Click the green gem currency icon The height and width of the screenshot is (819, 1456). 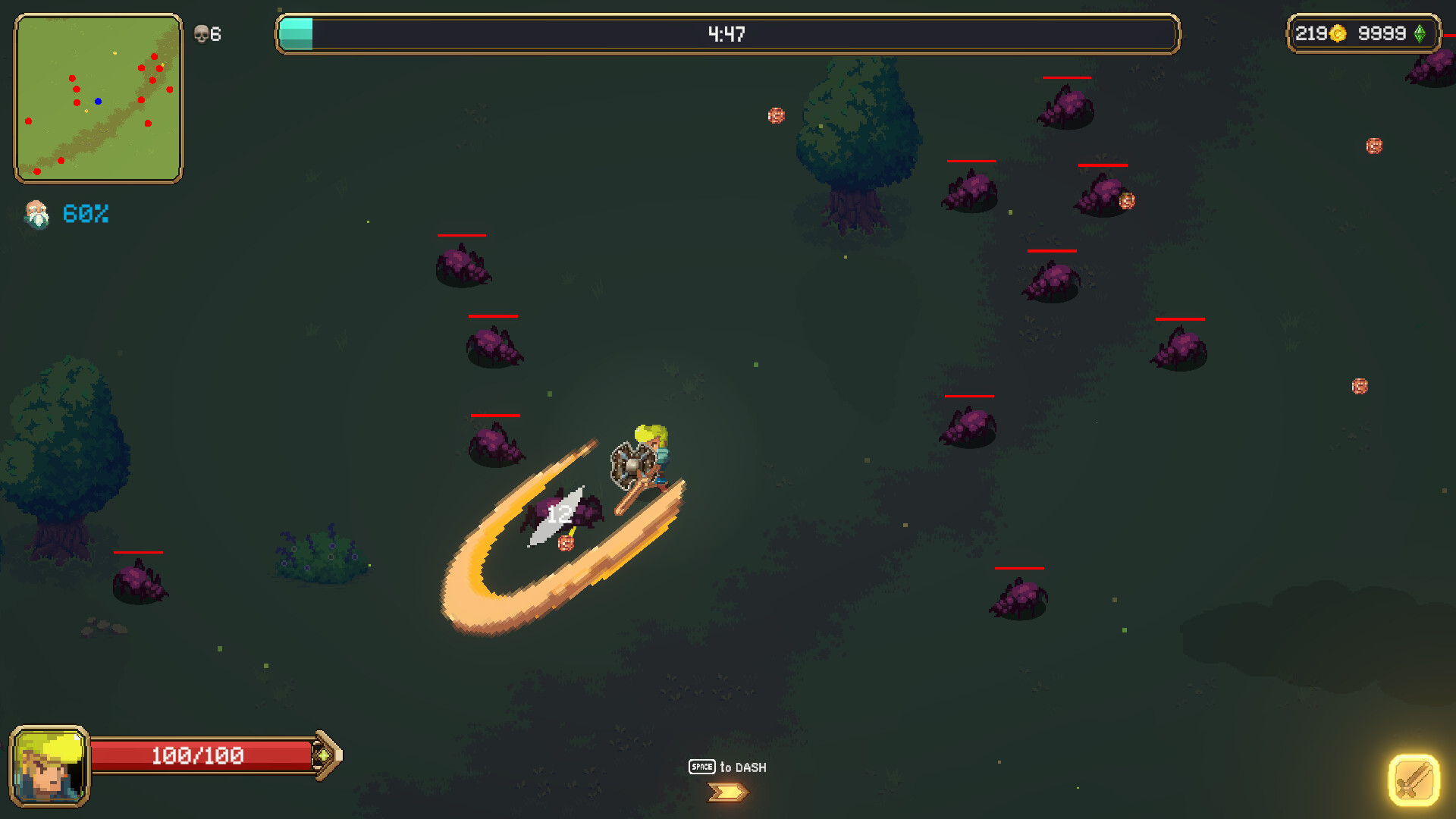coord(1420,34)
